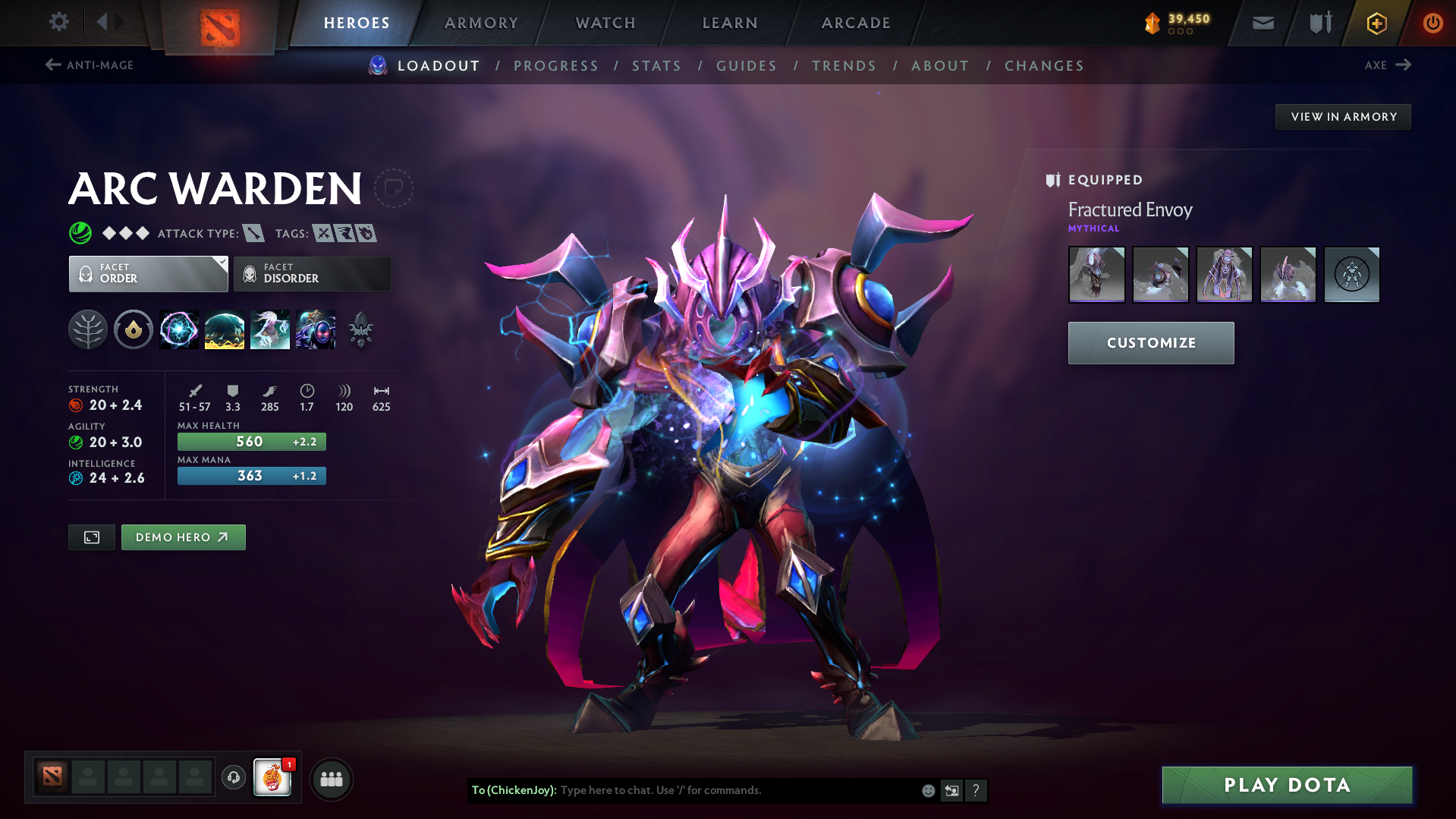Select the Magnetic Field ability icon

click(225, 329)
